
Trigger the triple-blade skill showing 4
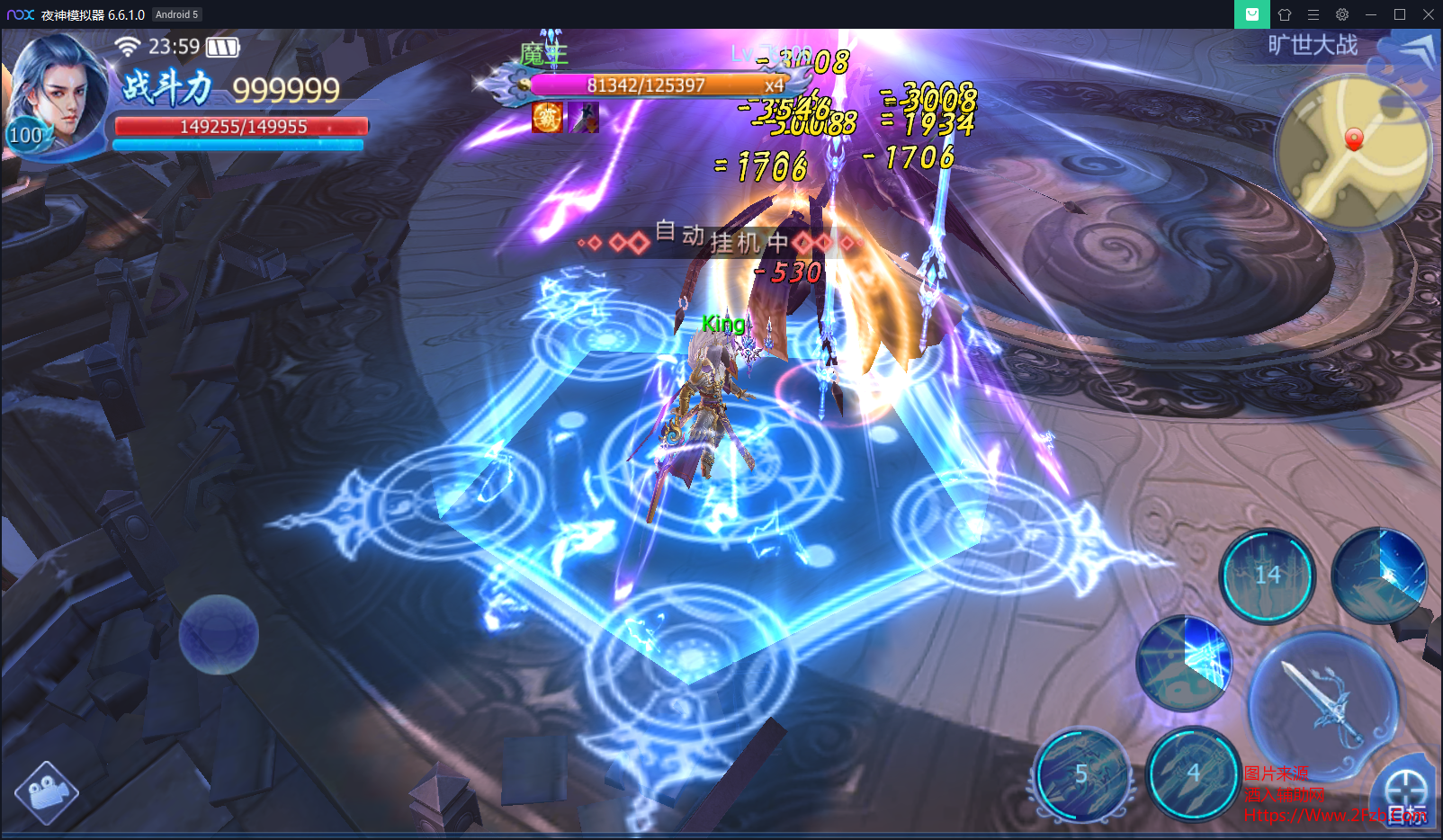point(1193,773)
